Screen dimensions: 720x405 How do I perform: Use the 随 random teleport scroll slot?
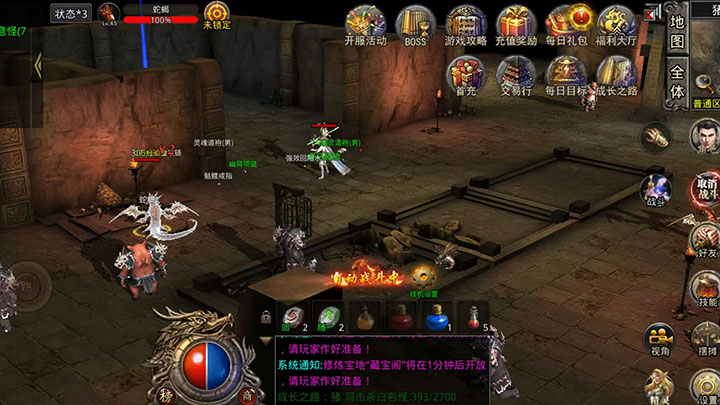pyautogui.click(x=329, y=317)
